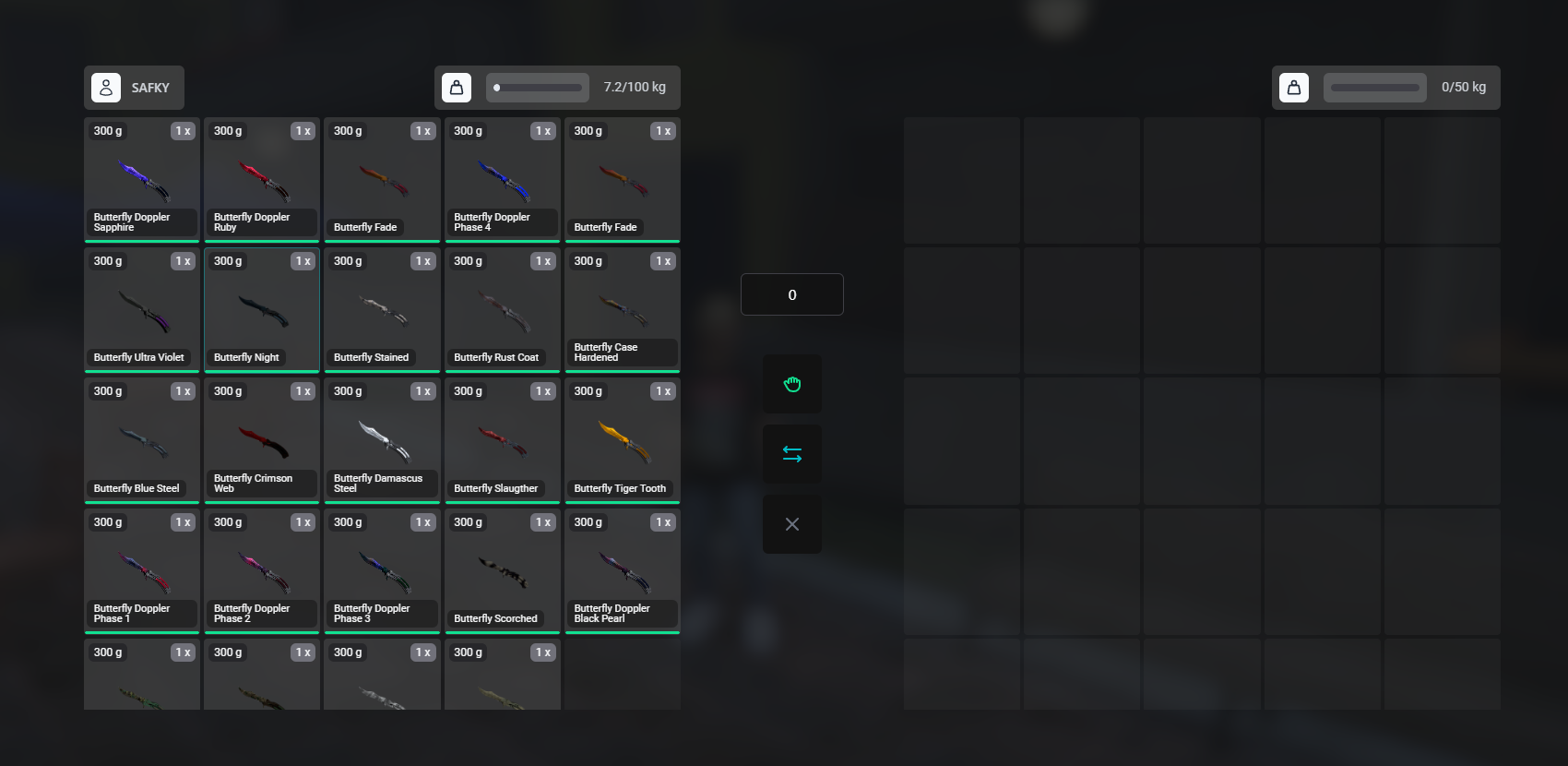
Task: Select the Butterfly Ultra Violet knife
Action: (141, 310)
